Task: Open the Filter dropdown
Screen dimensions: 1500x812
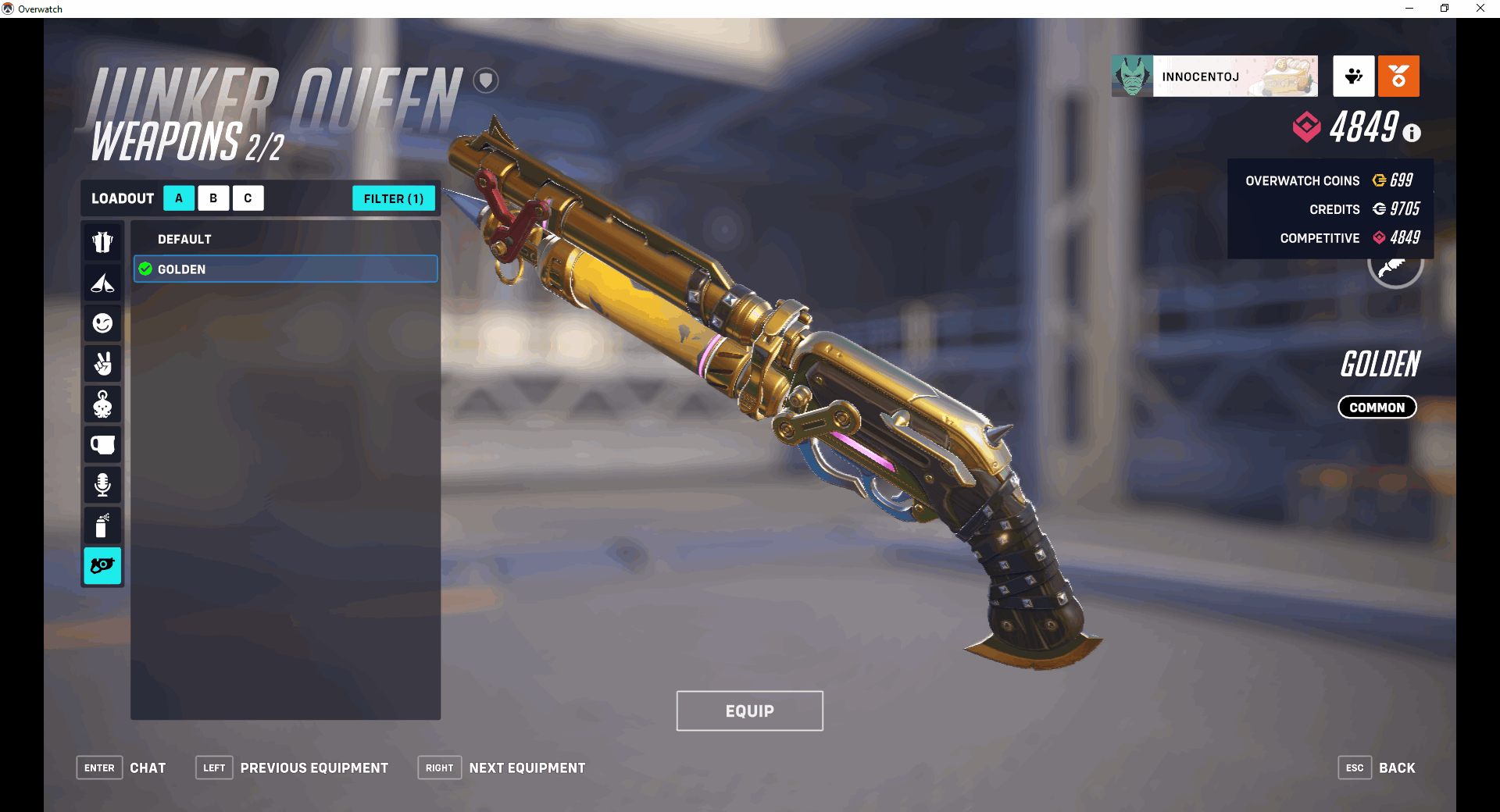Action: tap(394, 198)
